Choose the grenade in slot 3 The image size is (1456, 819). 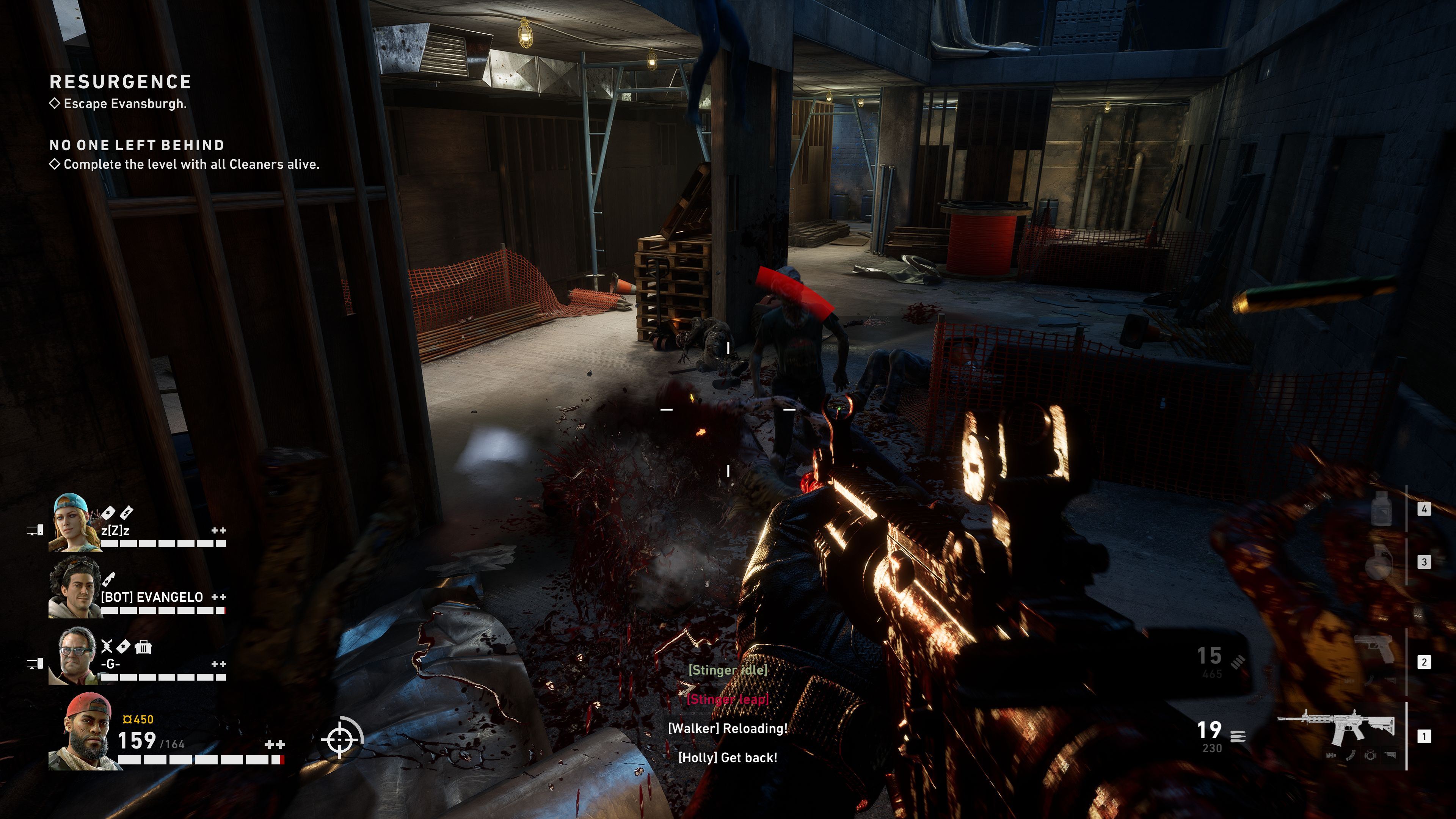(1378, 561)
